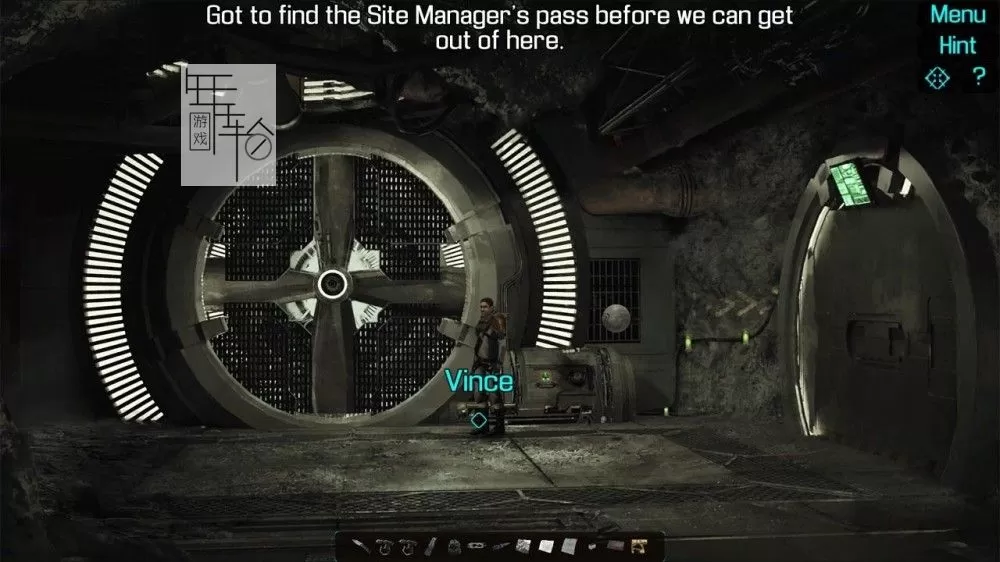
Task: Open the game Menu
Action: coord(957,15)
